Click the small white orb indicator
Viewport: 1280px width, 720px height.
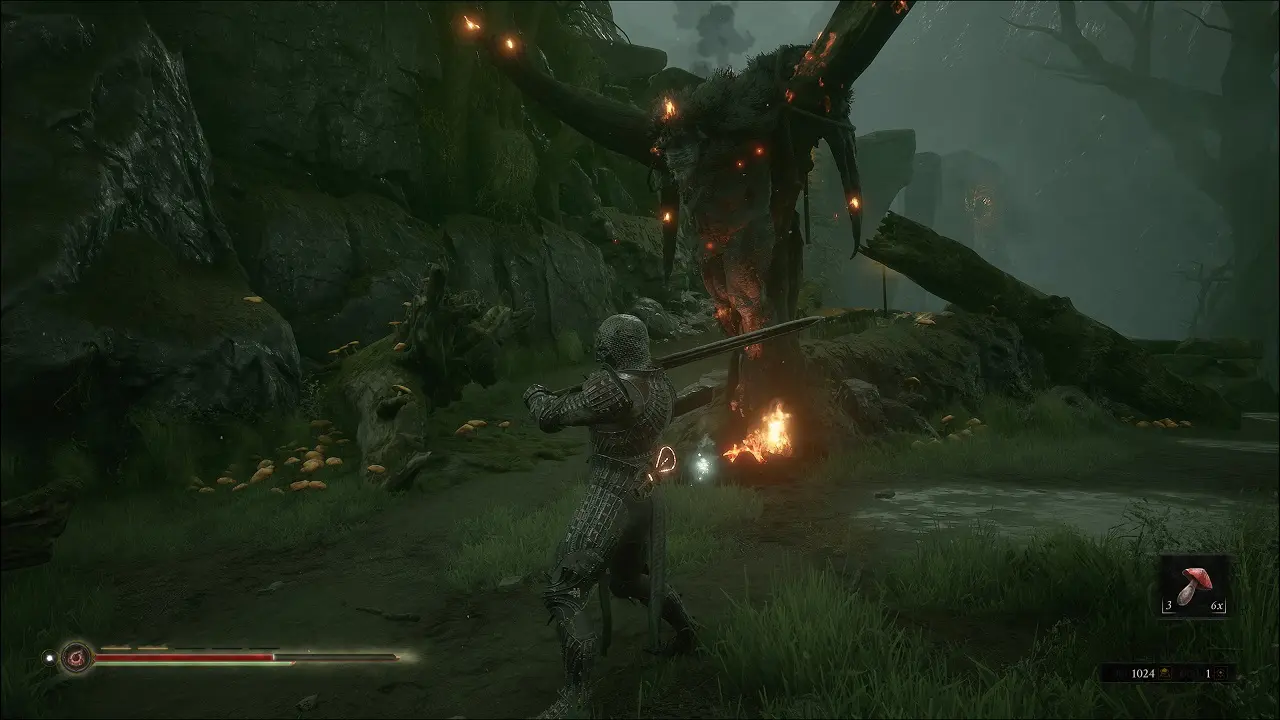click(47, 658)
